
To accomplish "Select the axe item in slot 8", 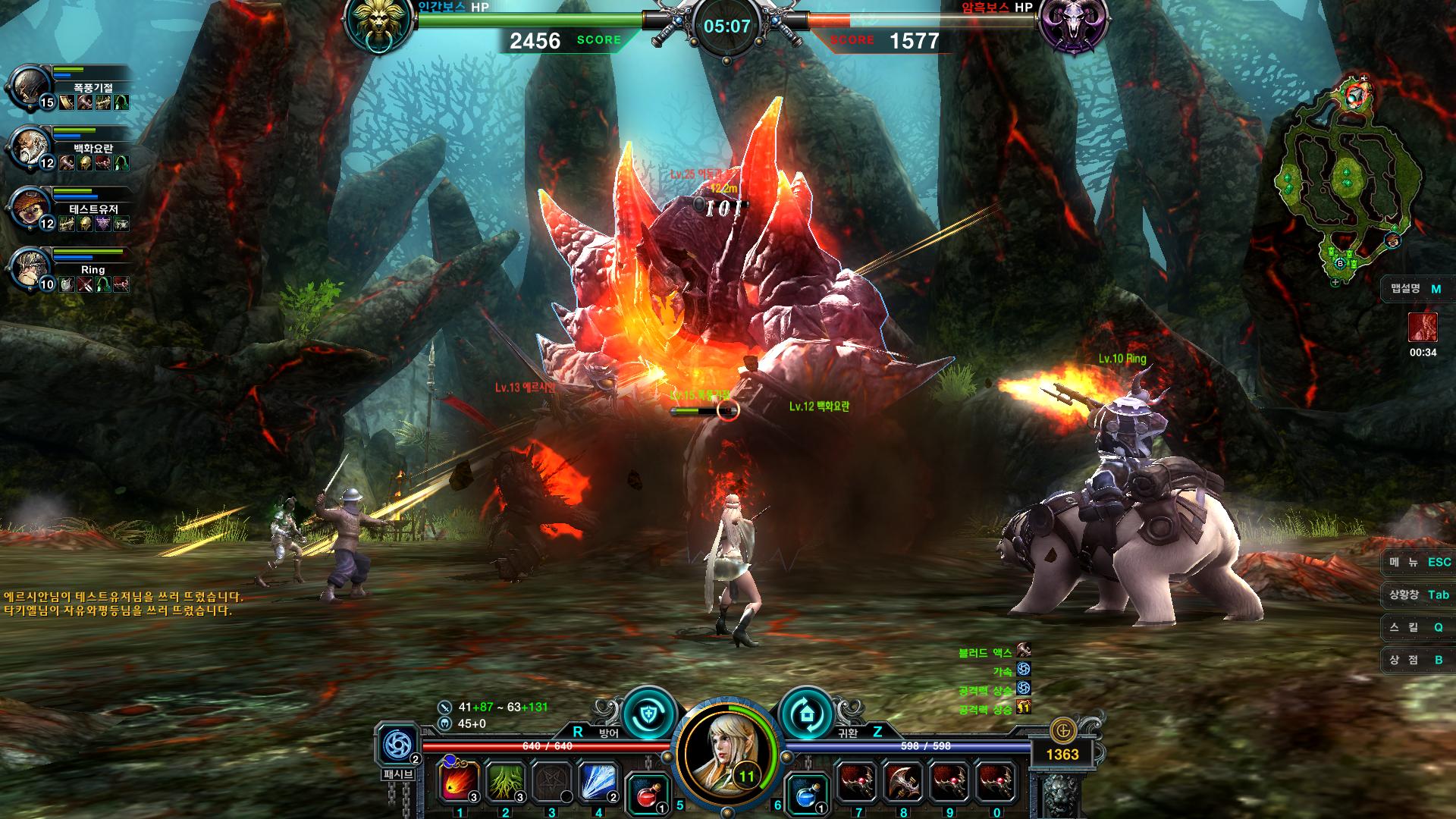I will 903,782.
